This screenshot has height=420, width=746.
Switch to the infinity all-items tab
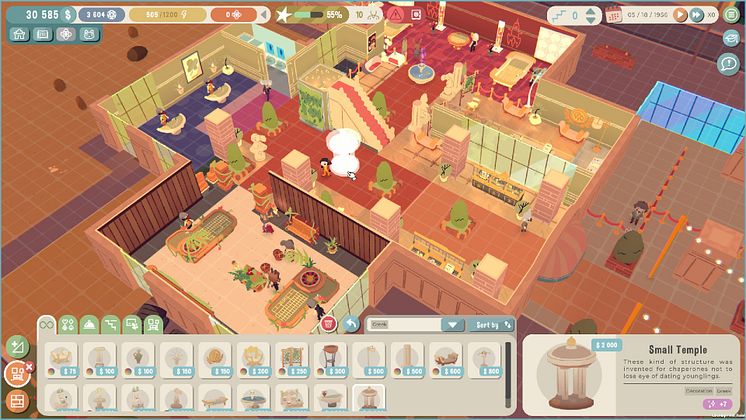[x=46, y=324]
